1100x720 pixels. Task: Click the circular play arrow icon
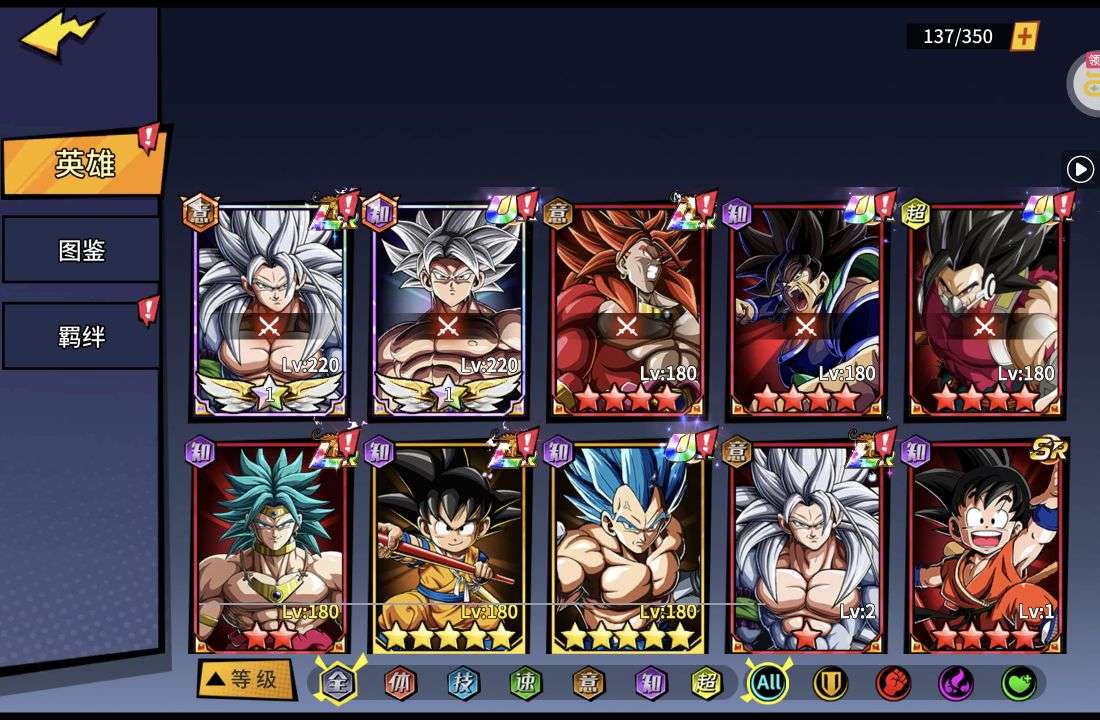pos(1080,169)
